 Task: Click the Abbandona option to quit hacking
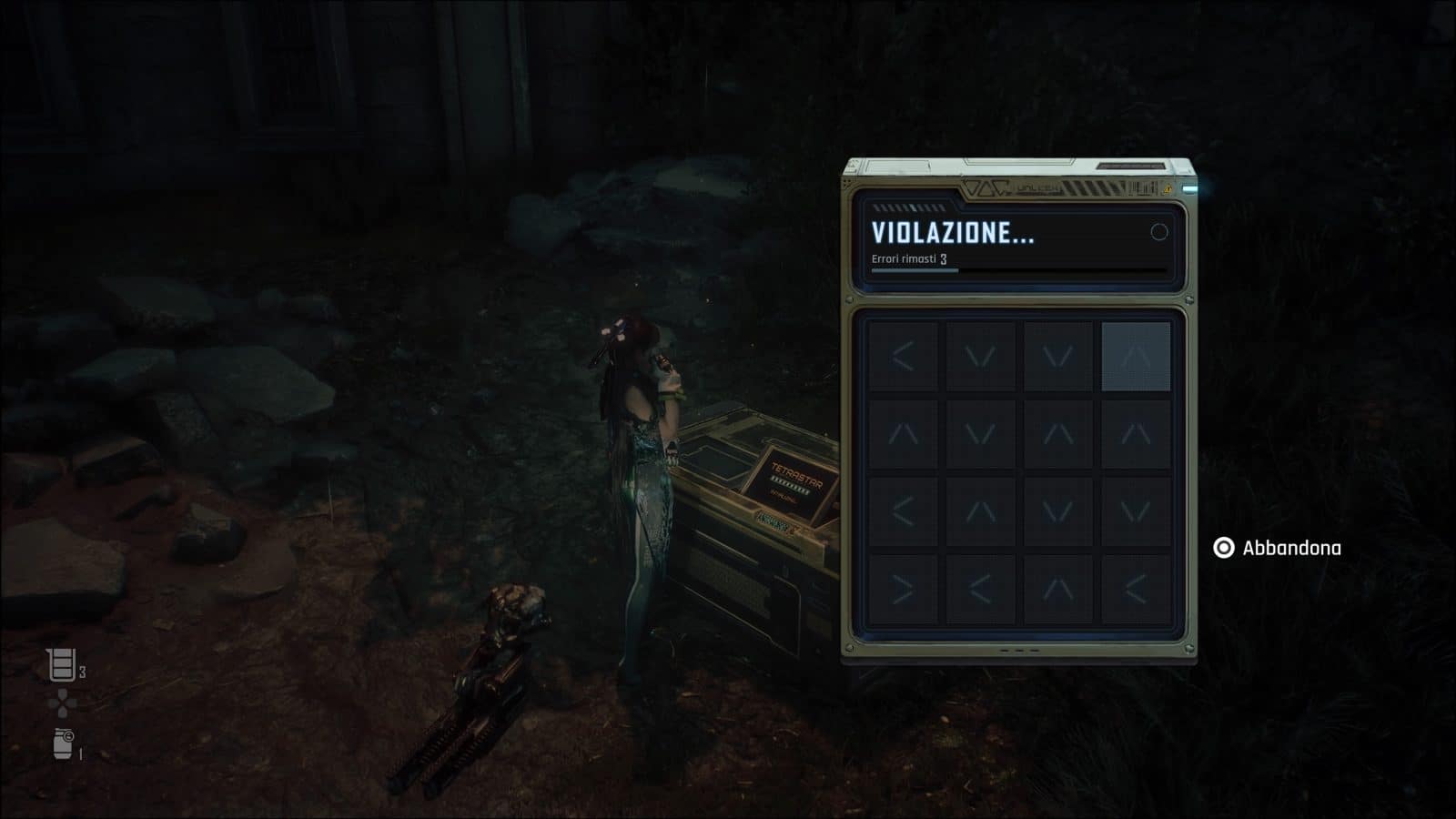[1278, 548]
